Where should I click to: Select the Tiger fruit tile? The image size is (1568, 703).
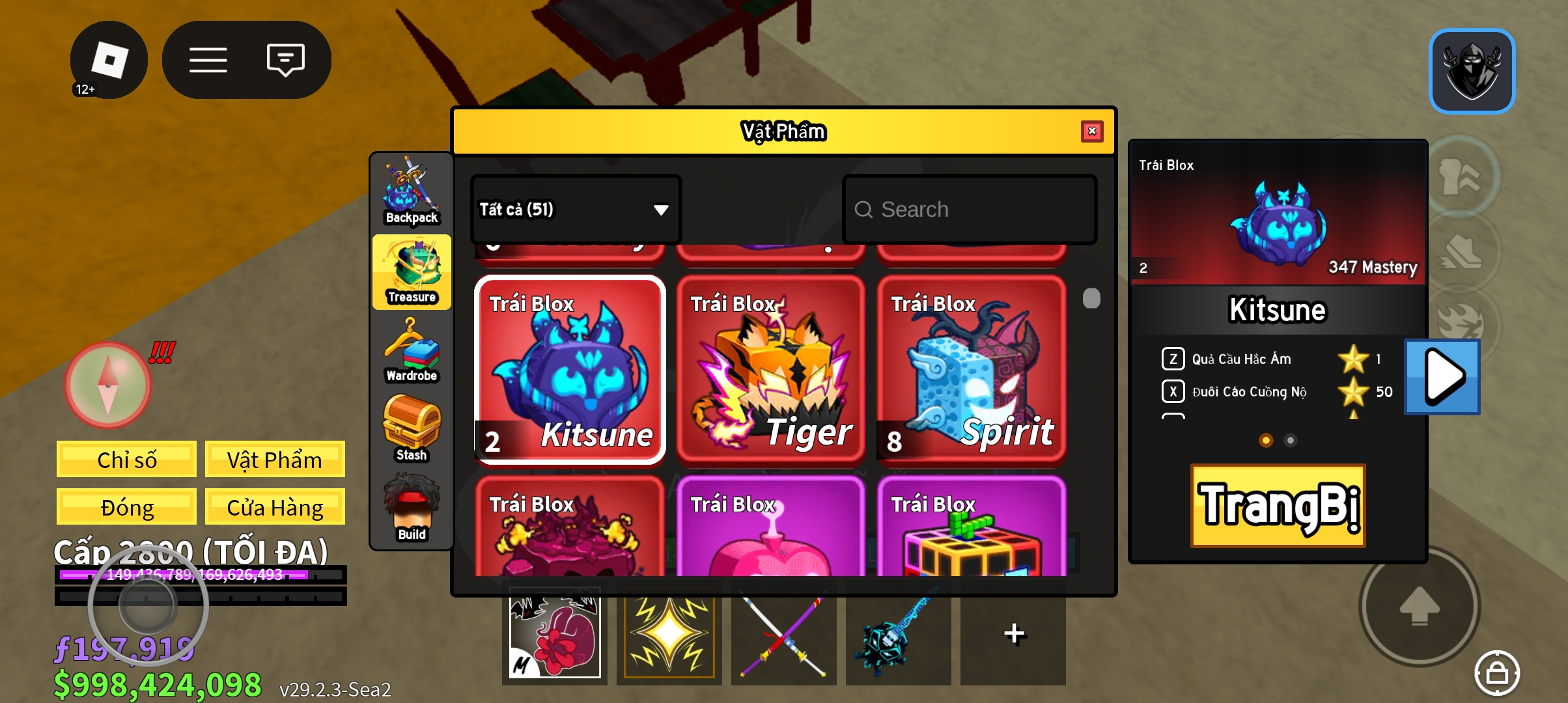click(770, 370)
